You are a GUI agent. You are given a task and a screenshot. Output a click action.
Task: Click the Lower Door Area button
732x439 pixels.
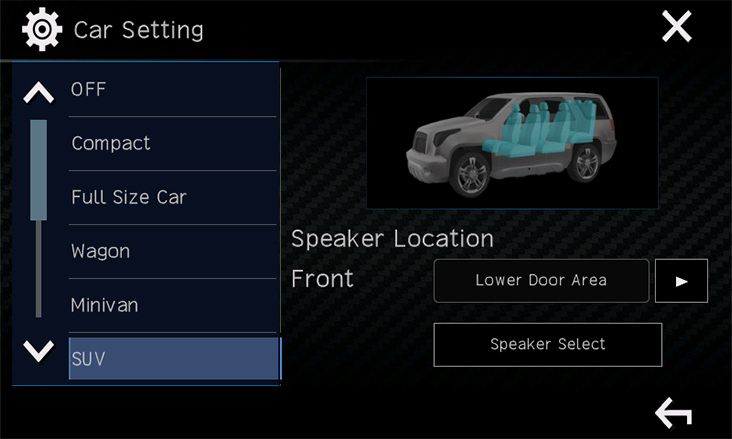coord(541,281)
